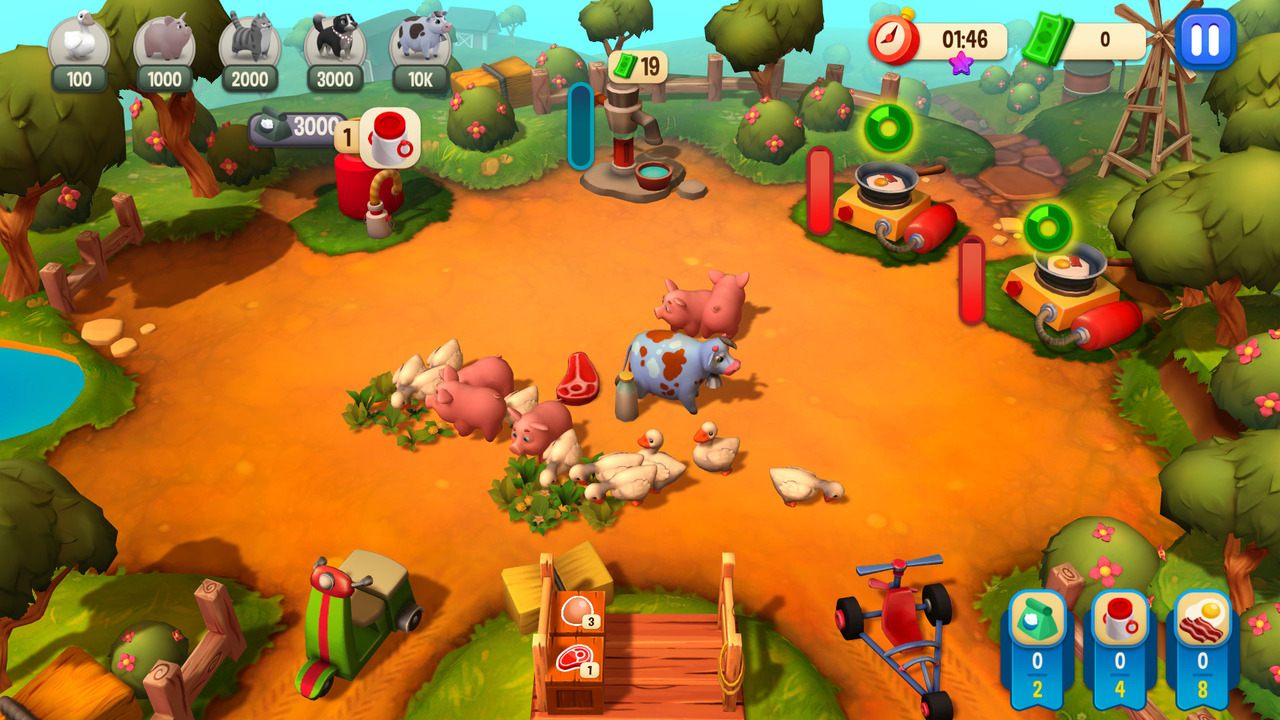Image resolution: width=1280 pixels, height=720 pixels.
Task: Click the egg slot in the storage crate
Action: tap(577, 610)
